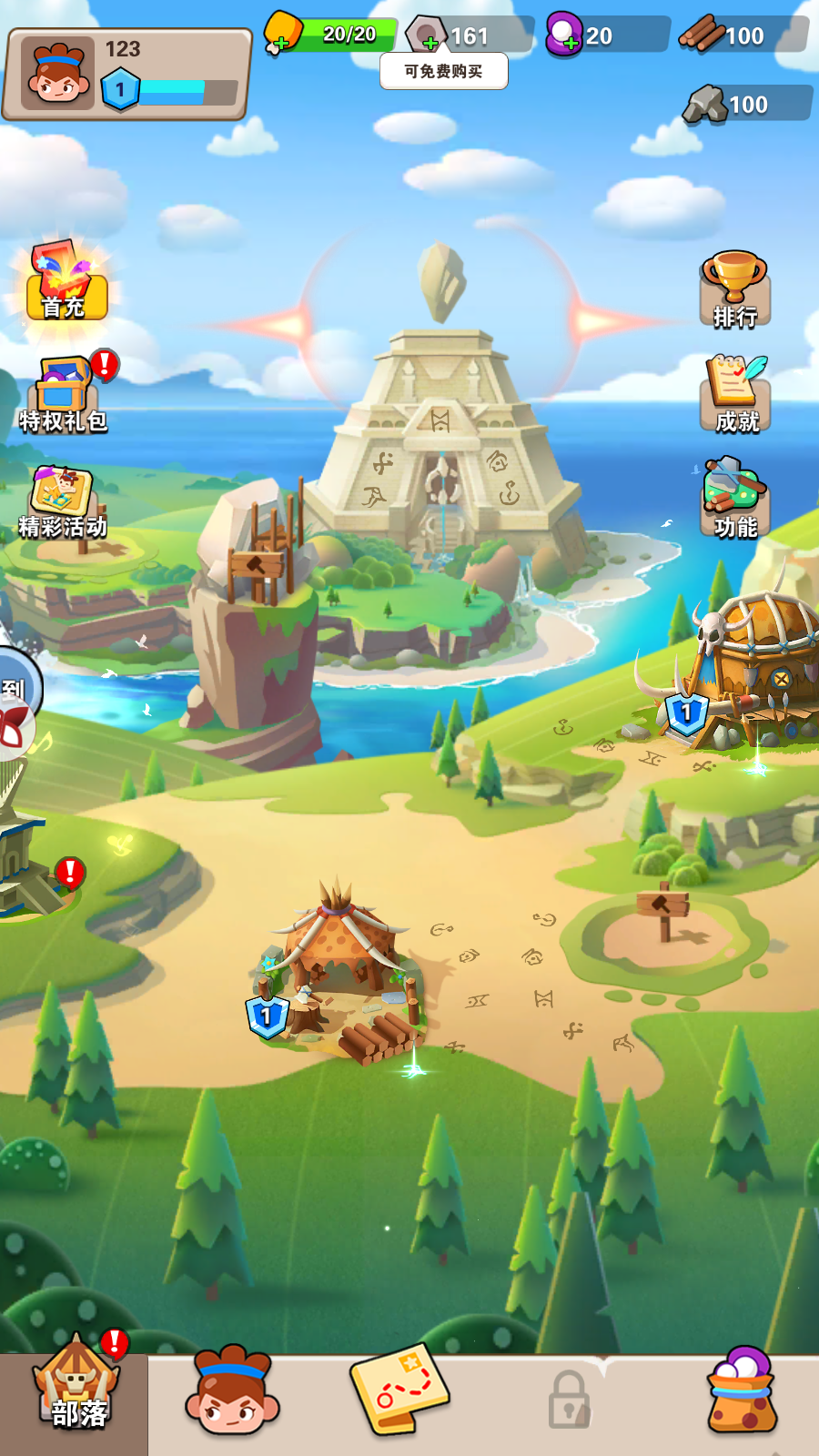The width and height of the screenshot is (819, 1456).
Task: Tap the locked padlock tab
Action: tap(570, 1399)
